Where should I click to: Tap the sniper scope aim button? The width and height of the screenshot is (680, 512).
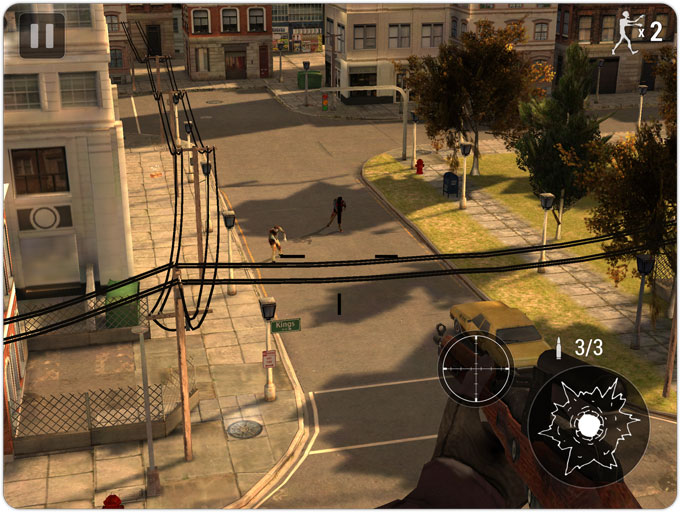point(476,368)
